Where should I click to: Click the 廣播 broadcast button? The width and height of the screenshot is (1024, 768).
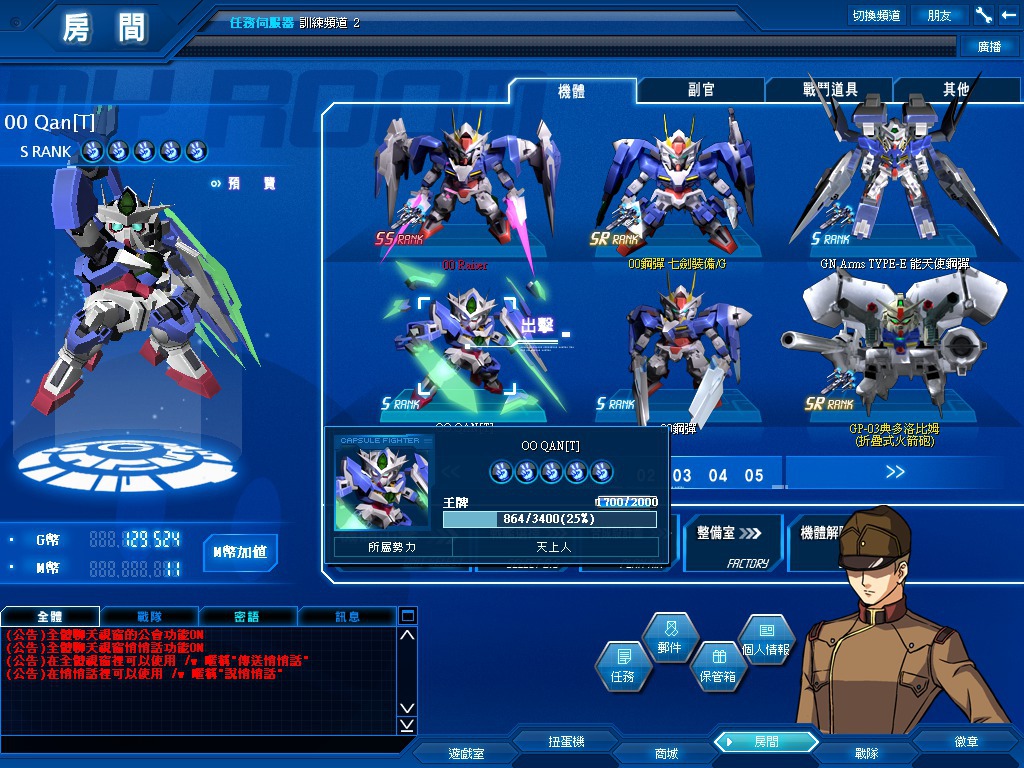point(989,46)
